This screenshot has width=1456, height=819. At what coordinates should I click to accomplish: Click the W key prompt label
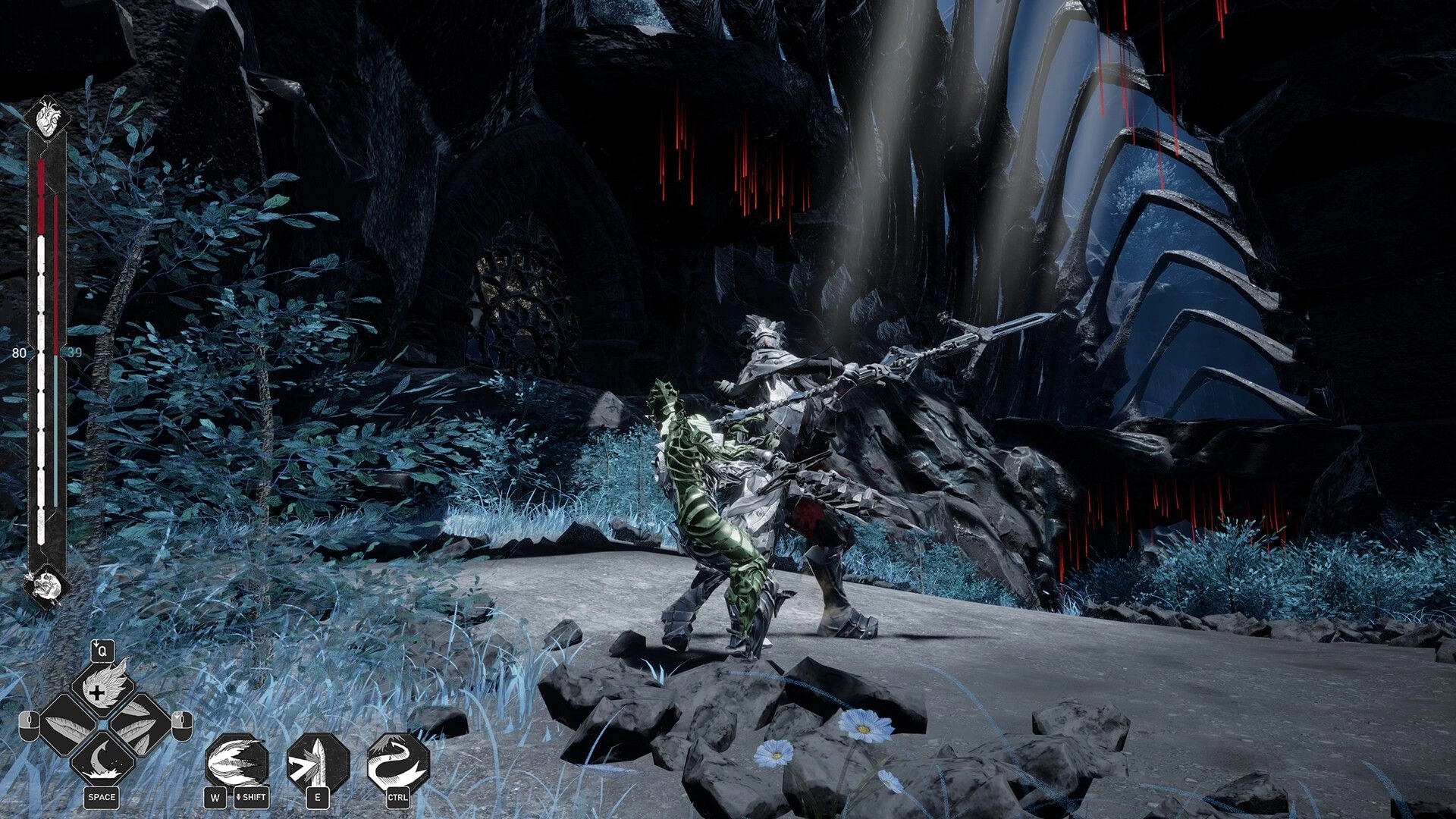pos(215,798)
